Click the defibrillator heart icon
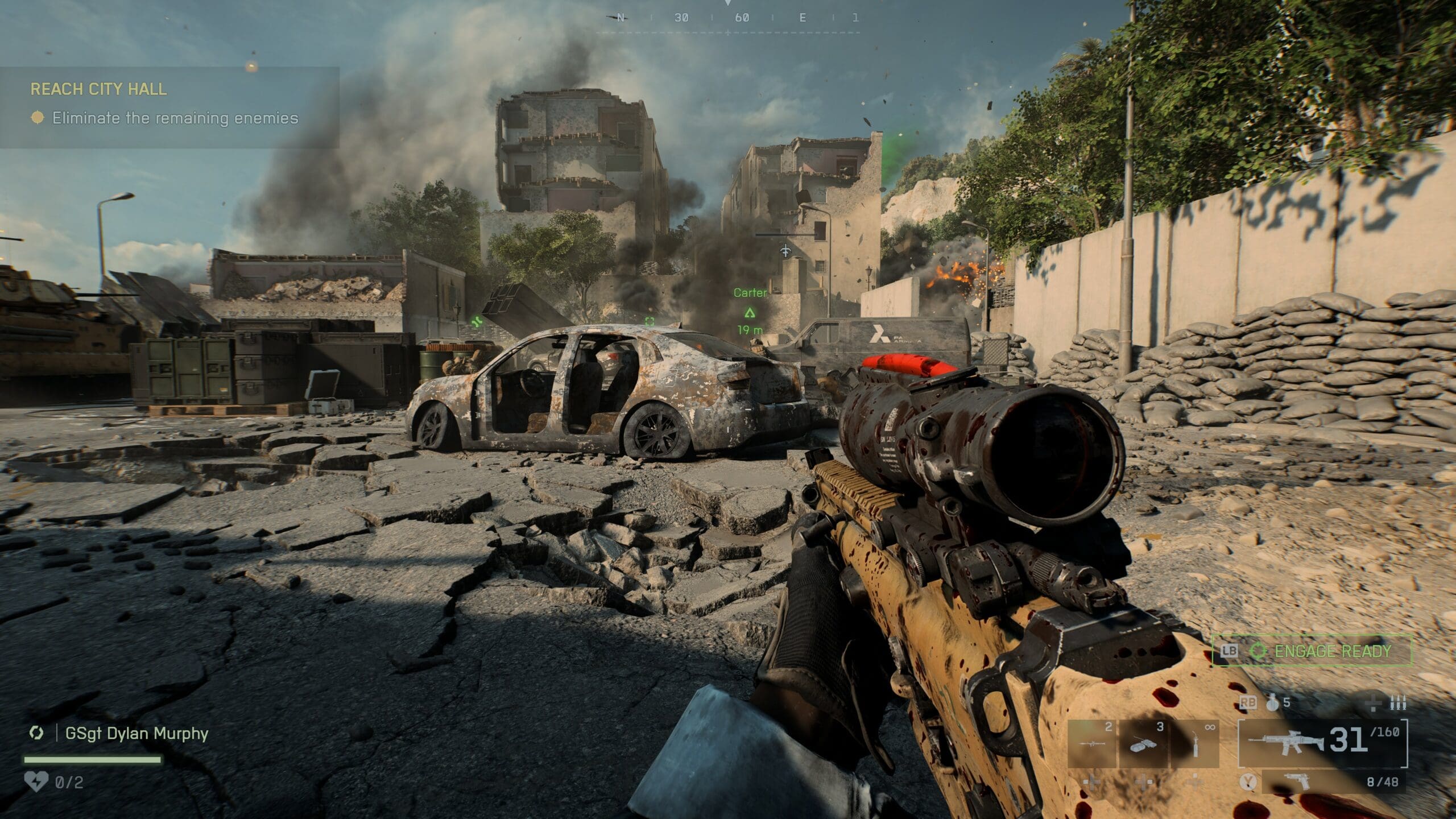 point(36,782)
